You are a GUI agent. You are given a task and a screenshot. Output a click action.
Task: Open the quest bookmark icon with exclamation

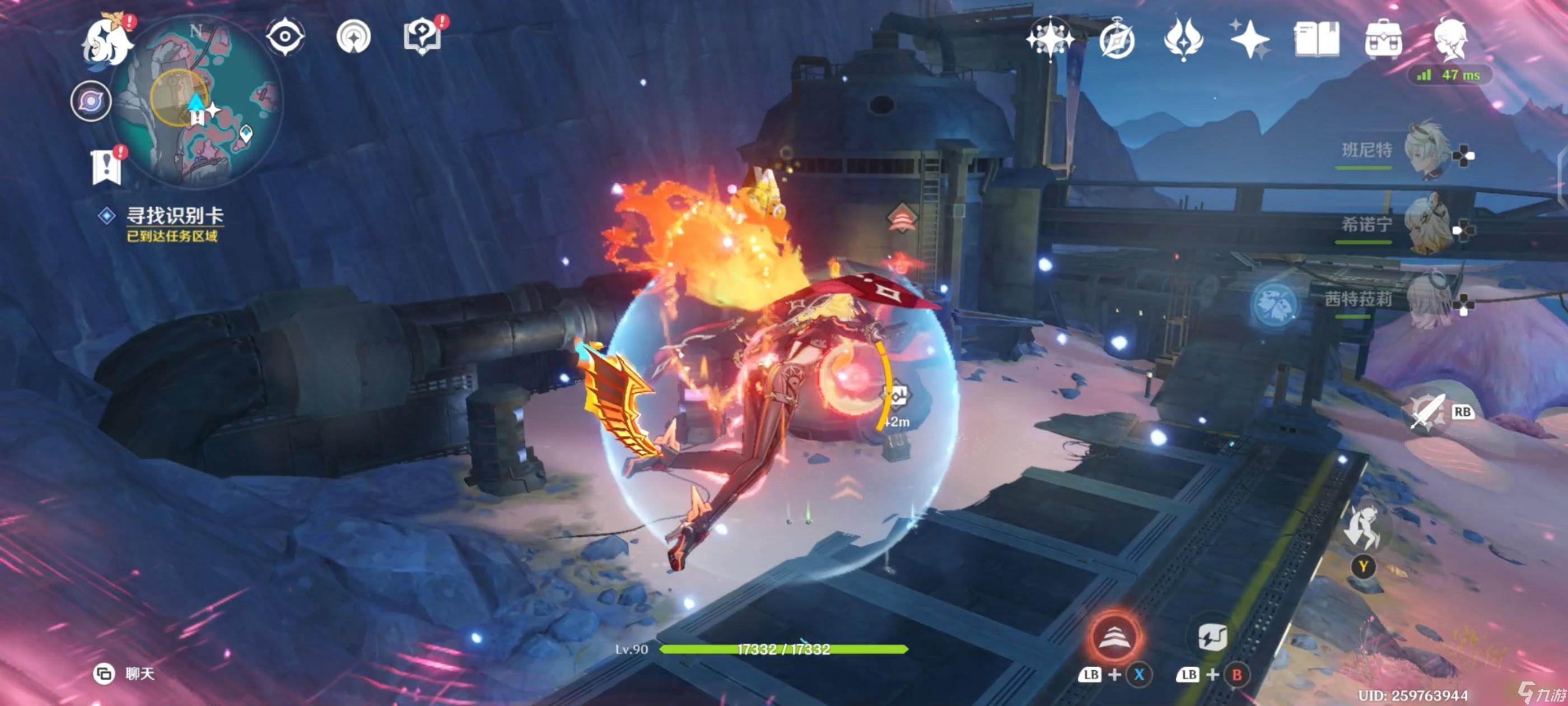107,166
